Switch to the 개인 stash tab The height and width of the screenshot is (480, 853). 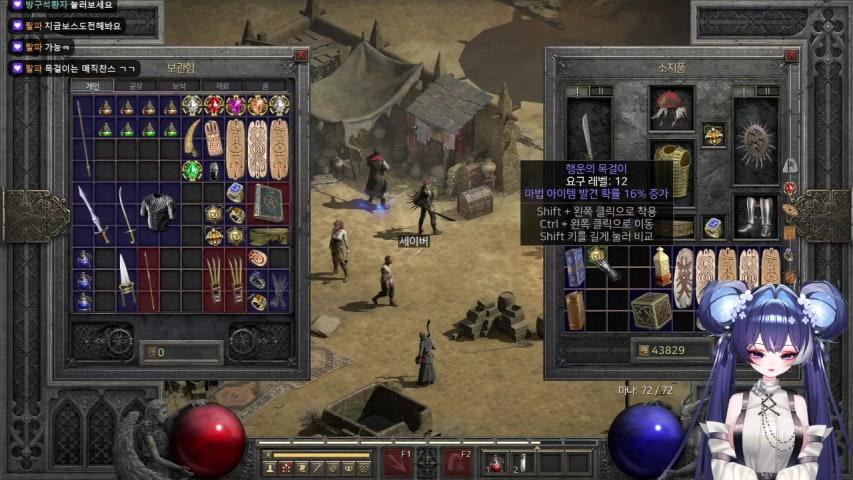point(92,86)
